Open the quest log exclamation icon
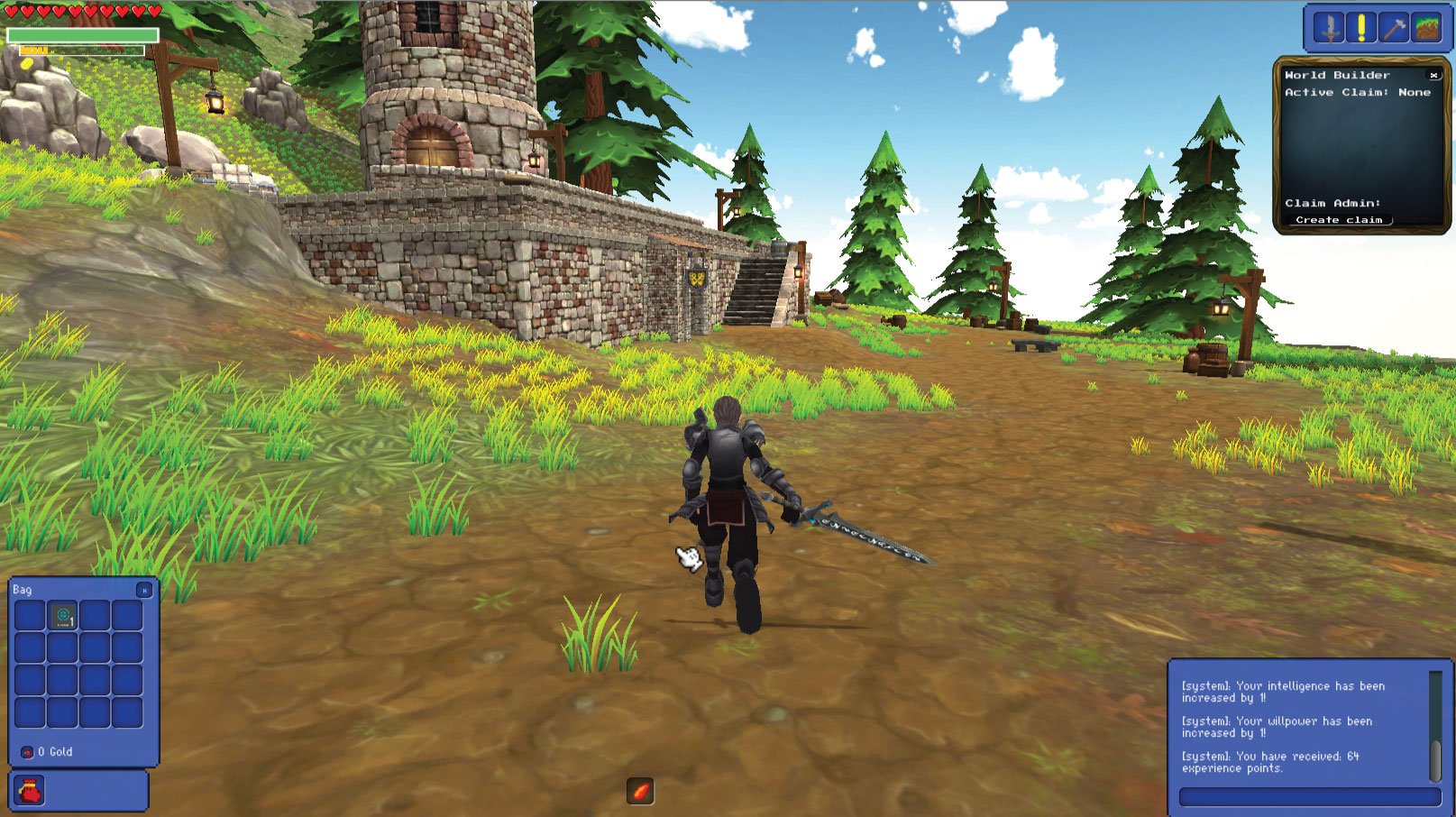 pos(1360,25)
